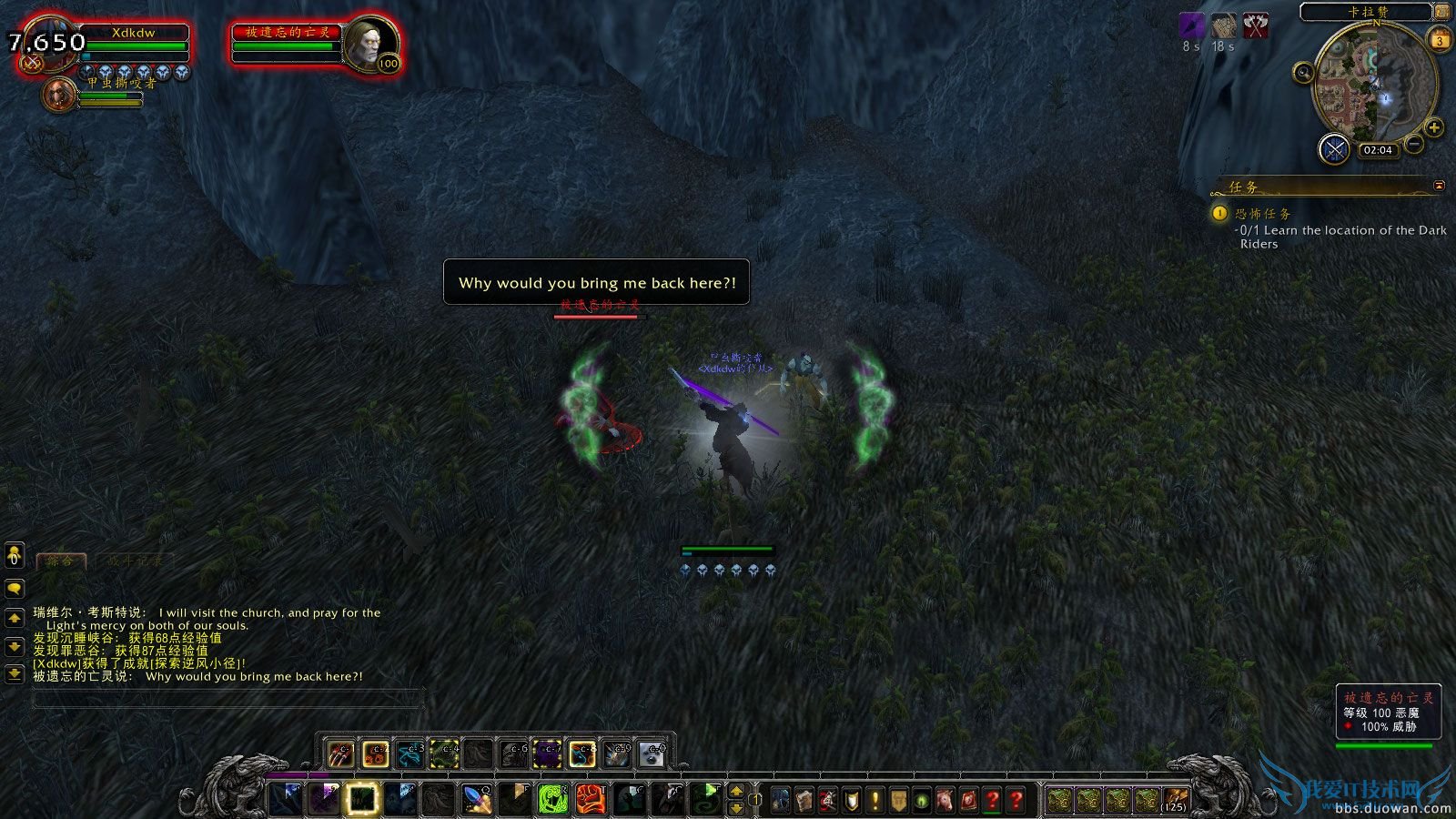Open the adventure guide red book icon

967,798
